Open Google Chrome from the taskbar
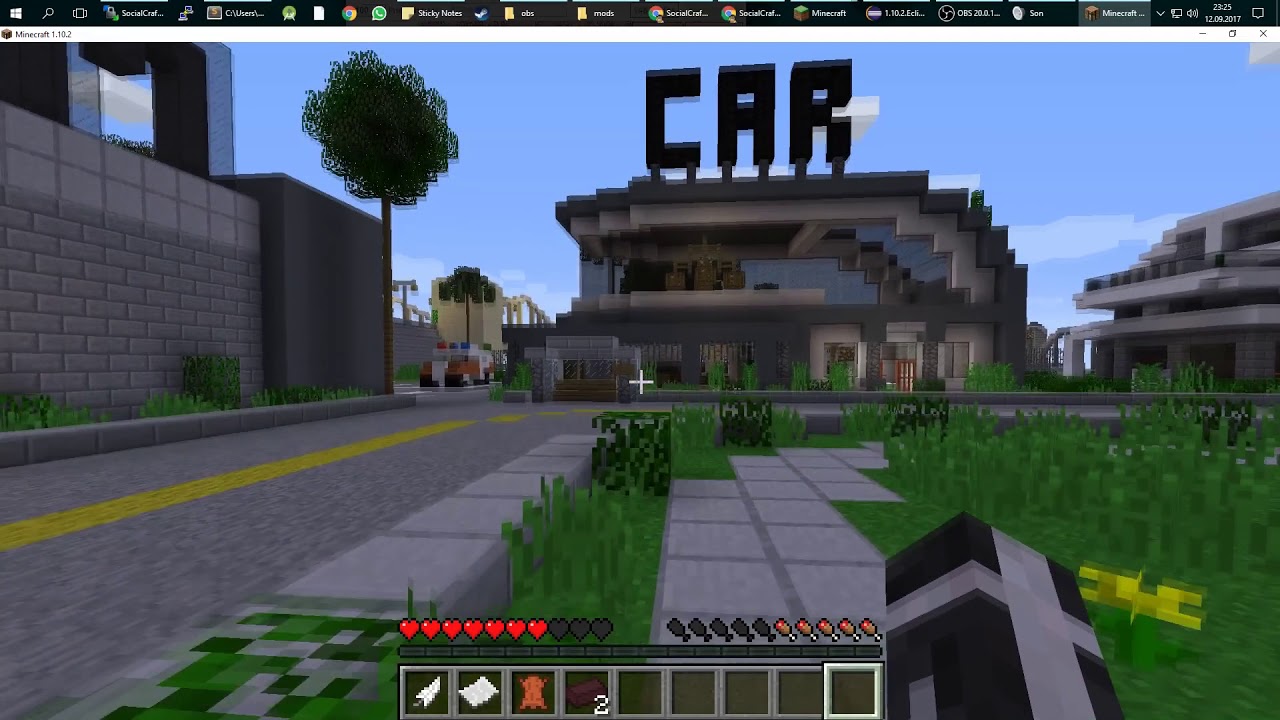The image size is (1280, 720). click(x=348, y=13)
